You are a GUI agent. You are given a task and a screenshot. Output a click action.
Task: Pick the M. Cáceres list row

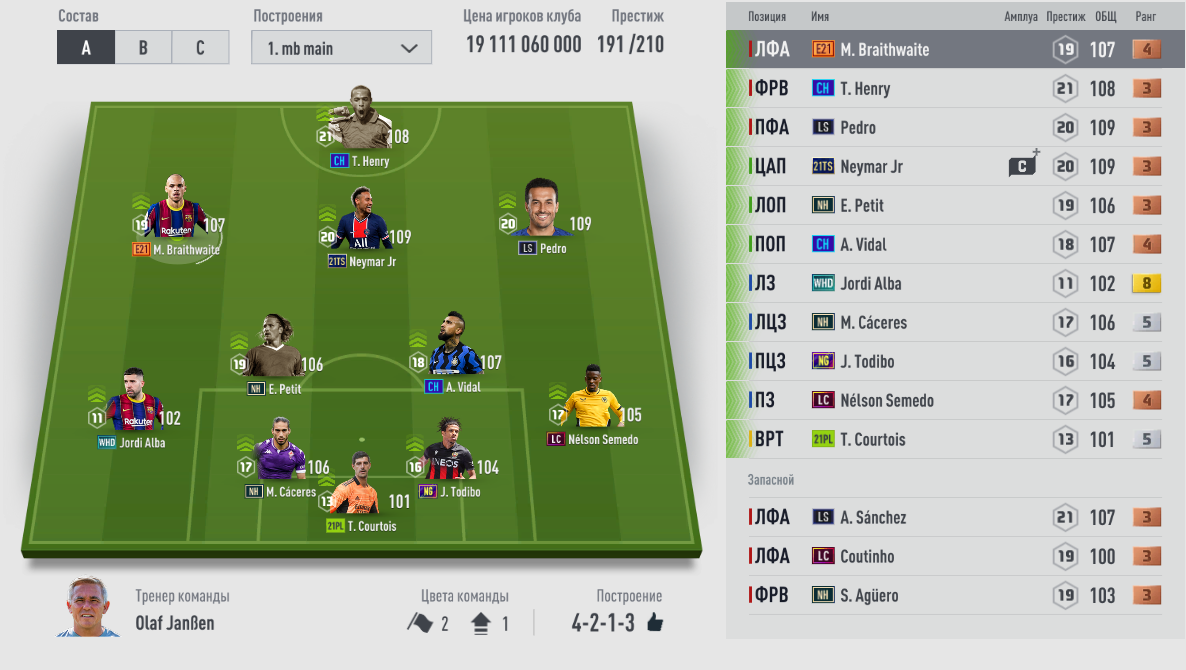click(955, 323)
